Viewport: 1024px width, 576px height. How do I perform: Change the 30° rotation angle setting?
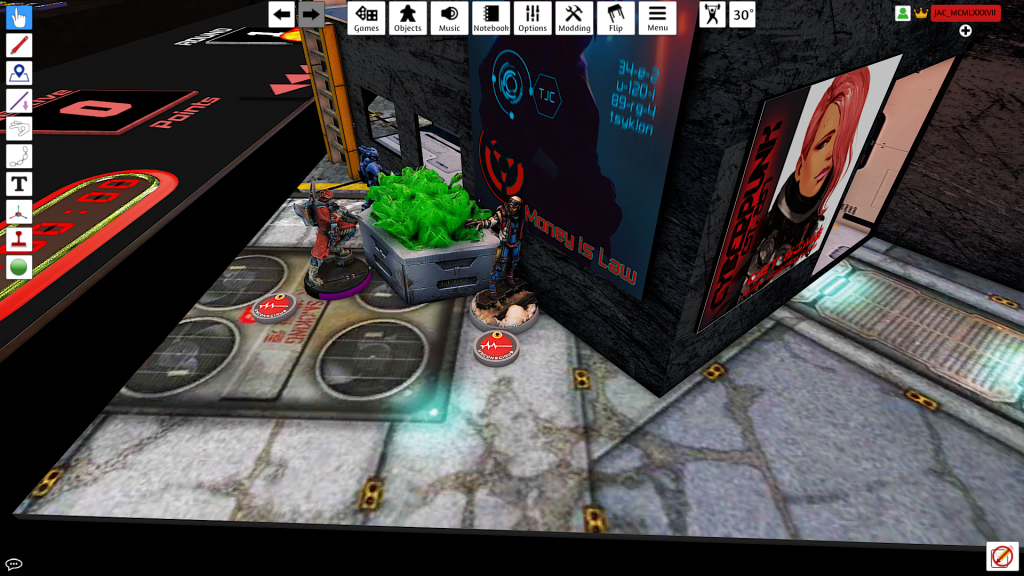click(x=742, y=15)
